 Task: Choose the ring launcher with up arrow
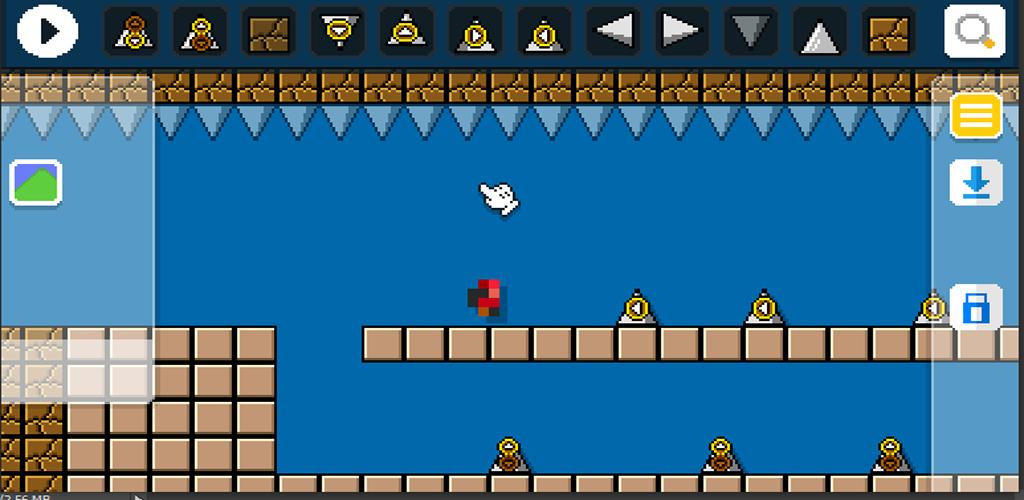pyautogui.click(x=406, y=31)
